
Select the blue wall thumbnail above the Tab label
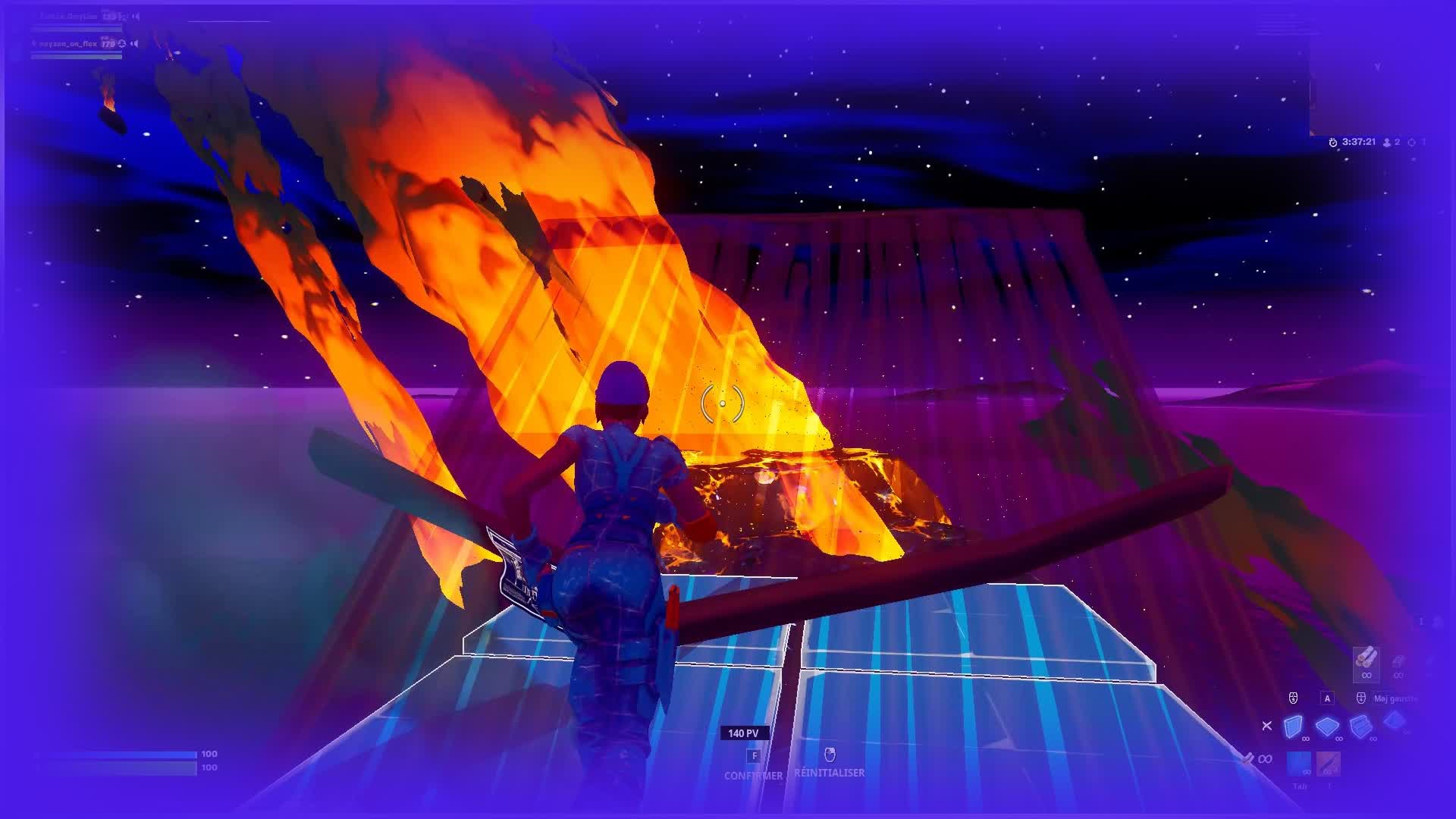pyautogui.click(x=1299, y=762)
